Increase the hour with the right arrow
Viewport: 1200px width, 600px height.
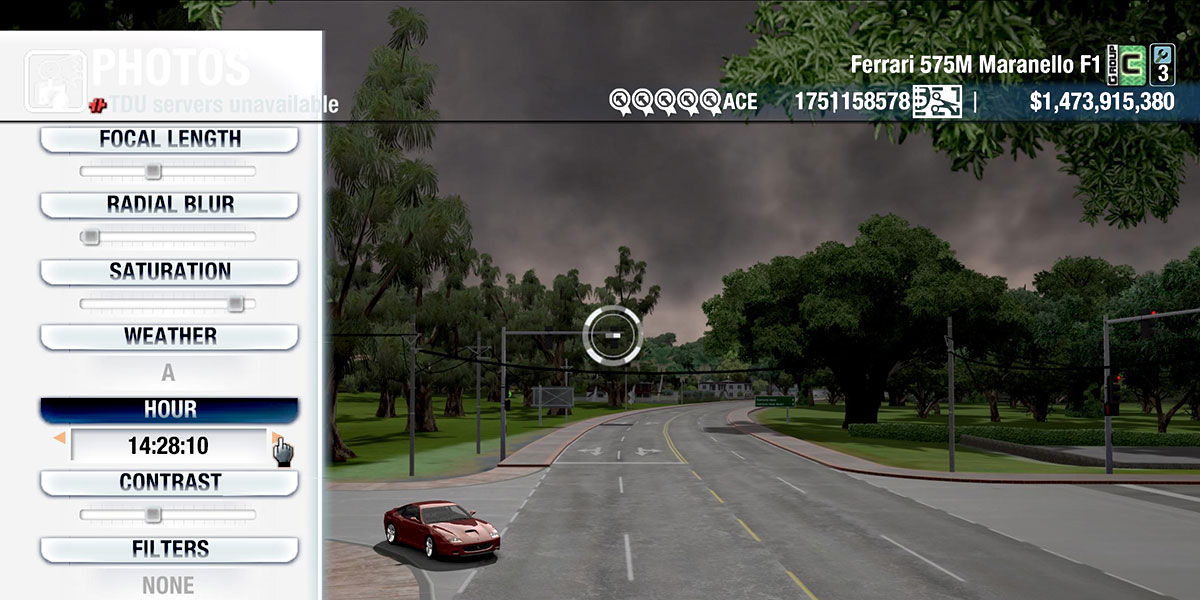tap(275, 438)
